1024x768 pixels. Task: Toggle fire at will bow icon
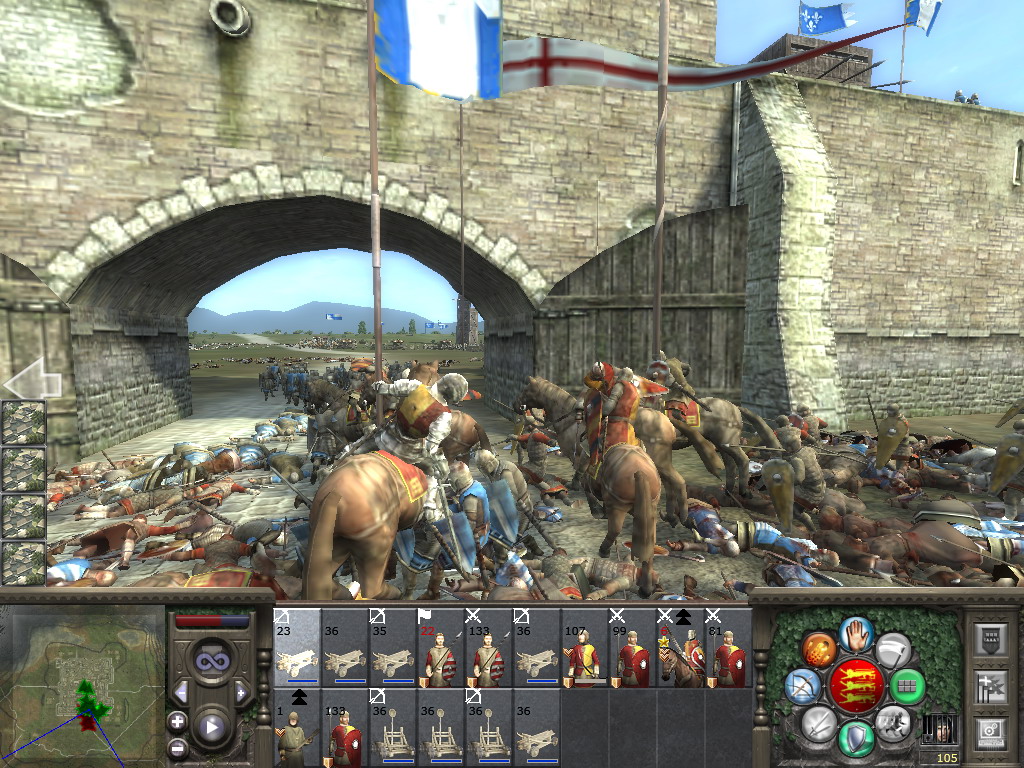(x=801, y=686)
